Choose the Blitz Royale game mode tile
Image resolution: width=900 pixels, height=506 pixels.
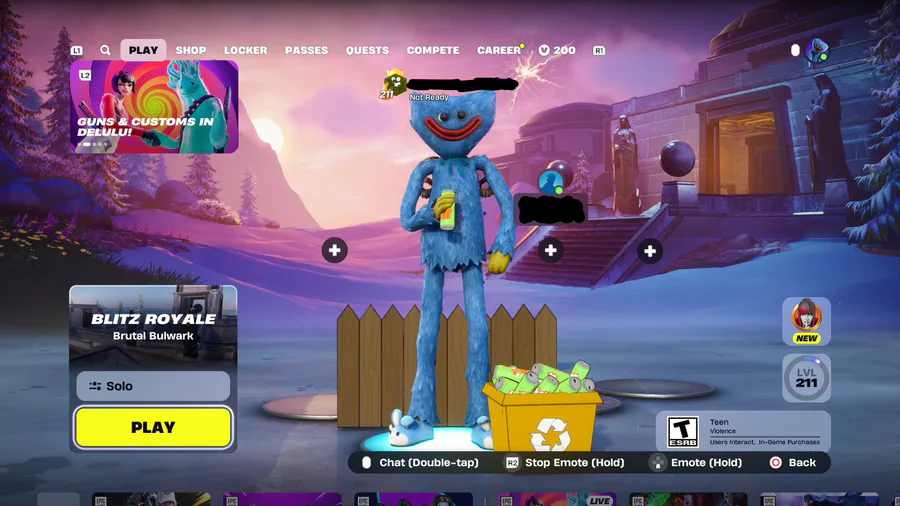pos(153,324)
